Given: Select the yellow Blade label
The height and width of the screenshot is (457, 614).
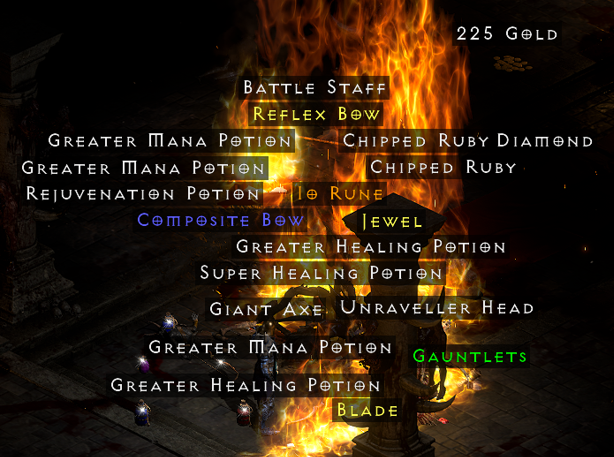Looking at the screenshot, I should [367, 410].
